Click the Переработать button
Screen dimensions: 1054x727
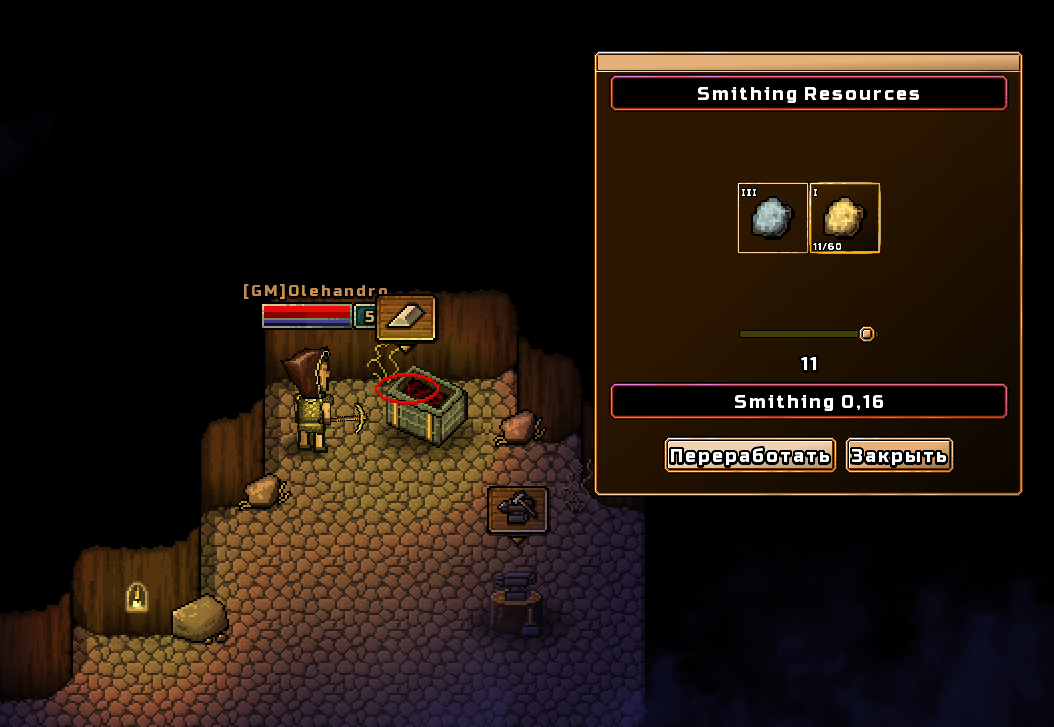click(x=750, y=456)
